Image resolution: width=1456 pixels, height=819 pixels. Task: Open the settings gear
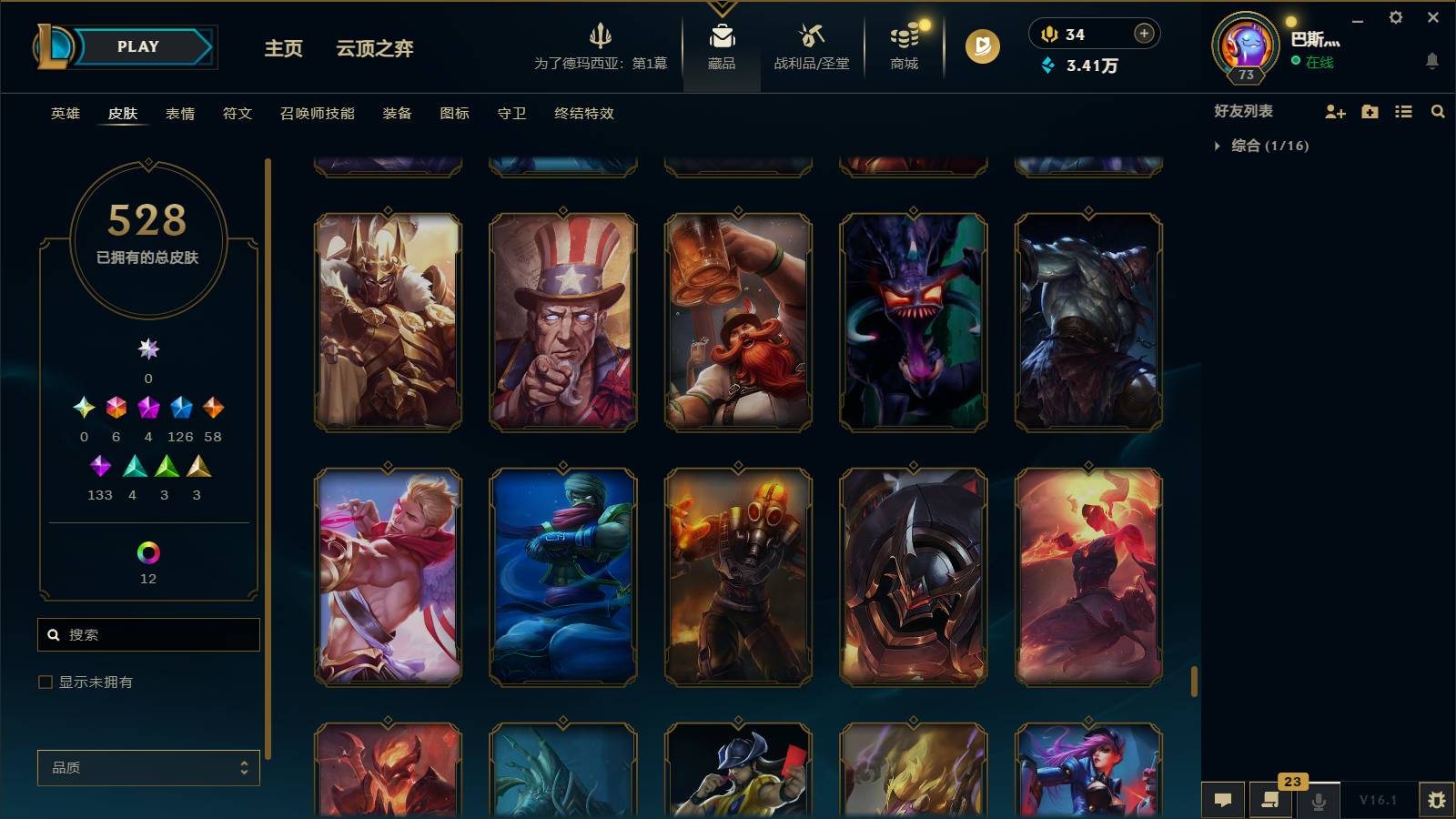pyautogui.click(x=1396, y=16)
